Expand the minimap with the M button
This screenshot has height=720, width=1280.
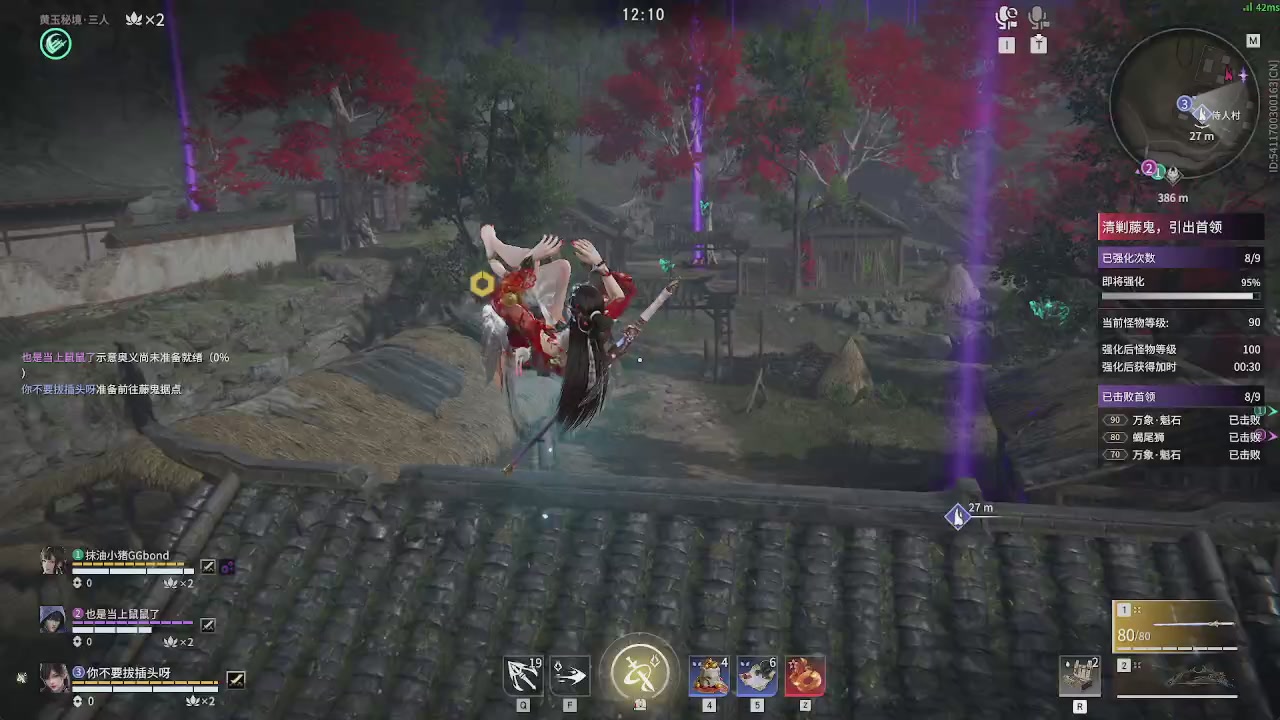coord(1253,40)
